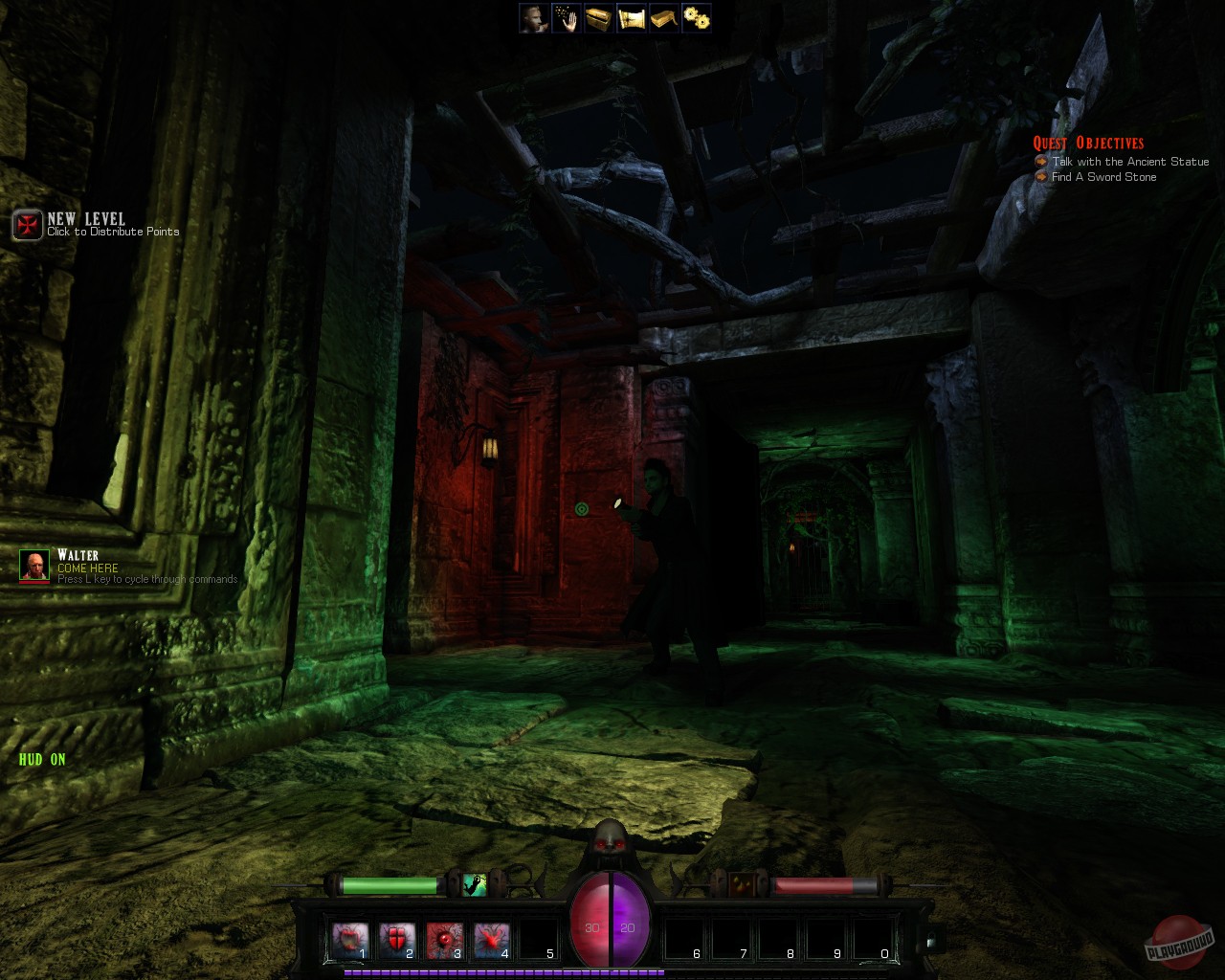Collapse the Quest Objectives header

(x=1088, y=143)
